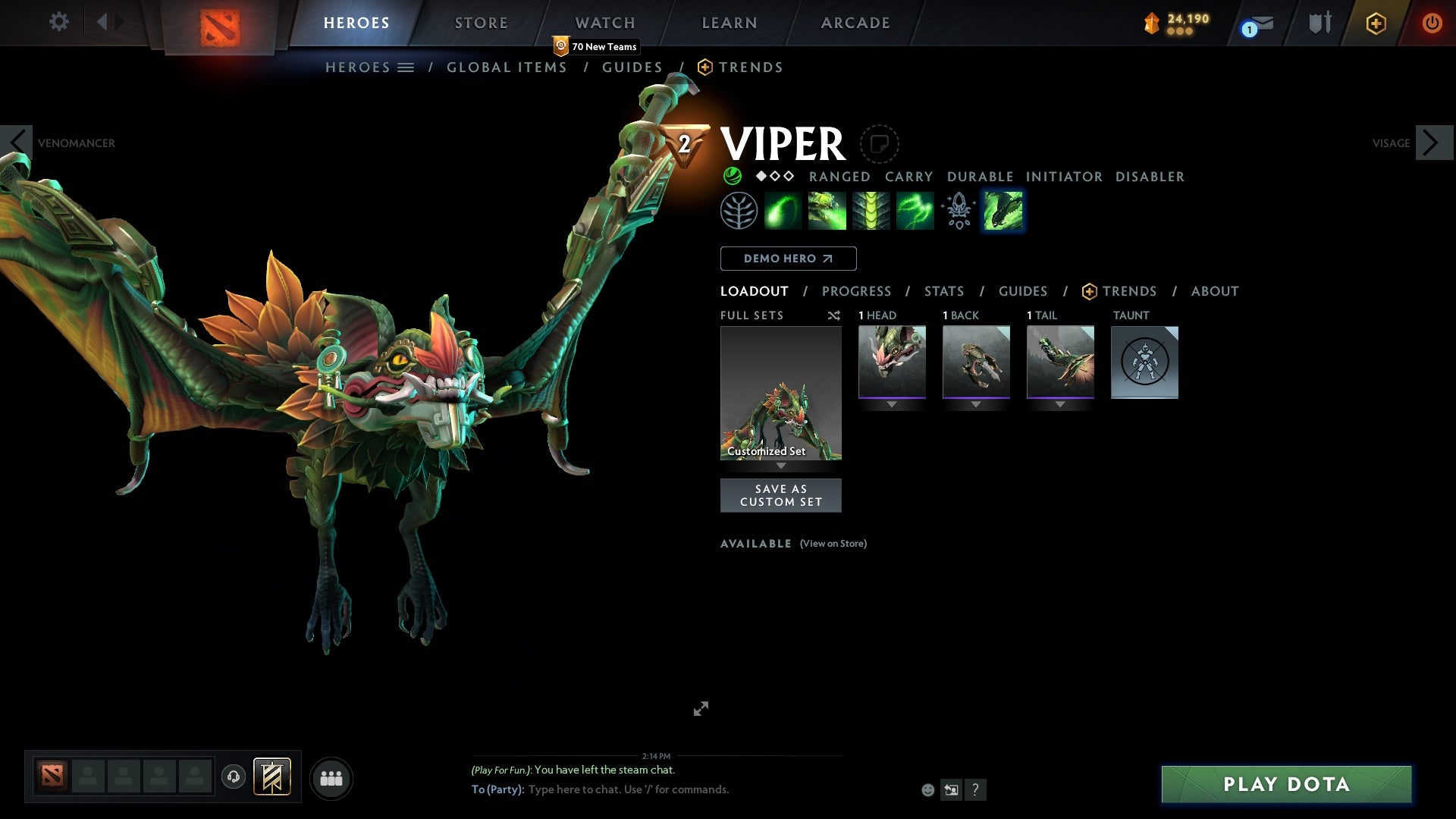Viewport: 1456px width, 819px height.
Task: Open the ARCADE menu item
Action: coord(855,22)
